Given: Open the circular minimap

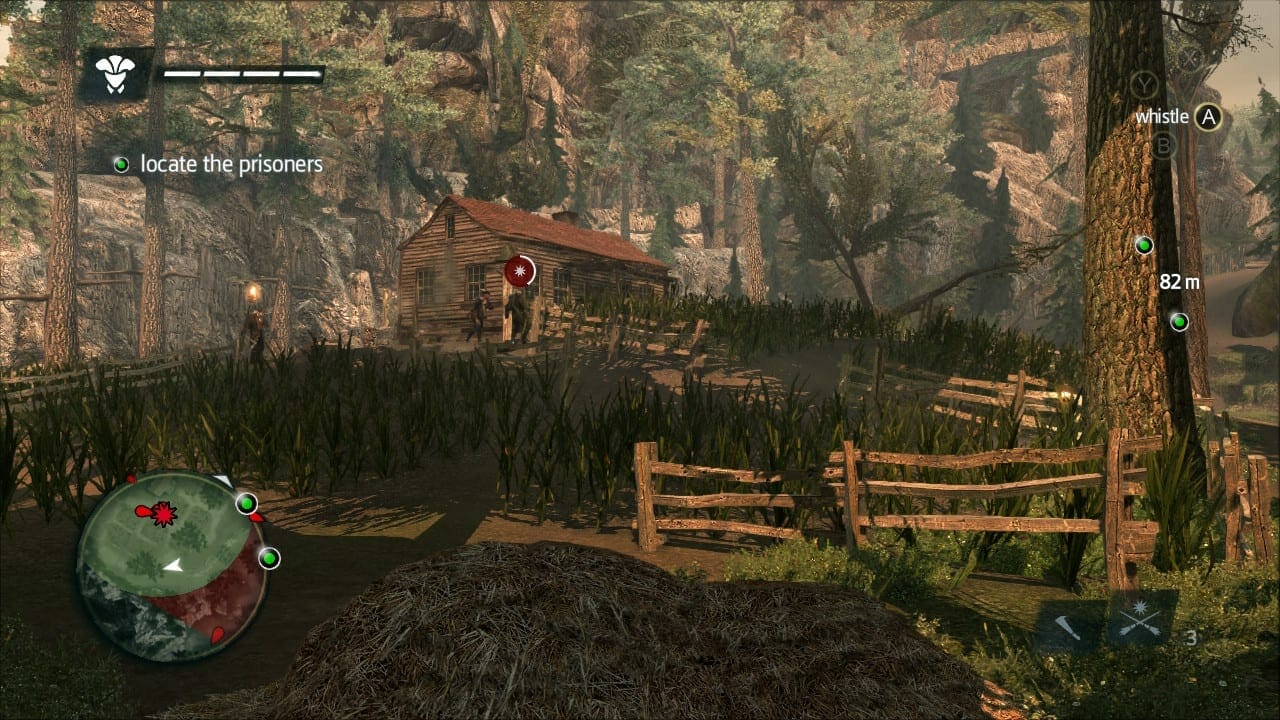Looking at the screenshot, I should [172, 565].
